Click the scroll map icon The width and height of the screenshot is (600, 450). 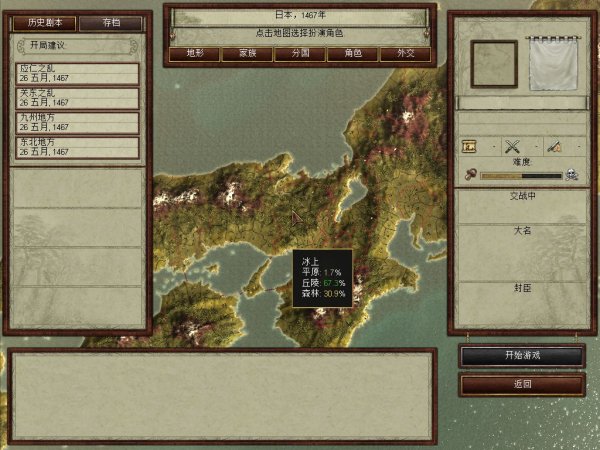(x=471, y=146)
